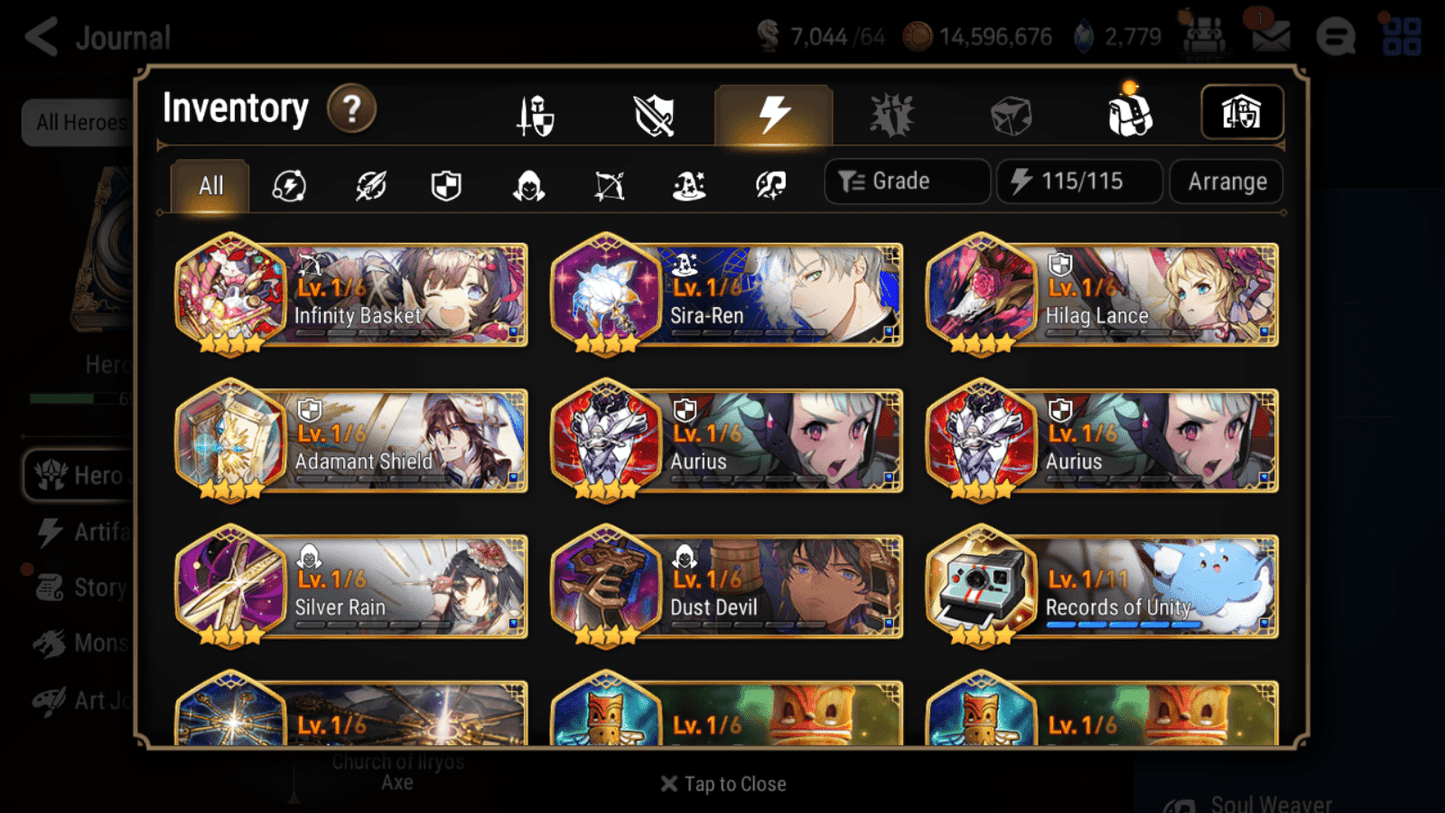Open the storage warehouse icon
The height and width of the screenshot is (813, 1445).
[x=1242, y=113]
